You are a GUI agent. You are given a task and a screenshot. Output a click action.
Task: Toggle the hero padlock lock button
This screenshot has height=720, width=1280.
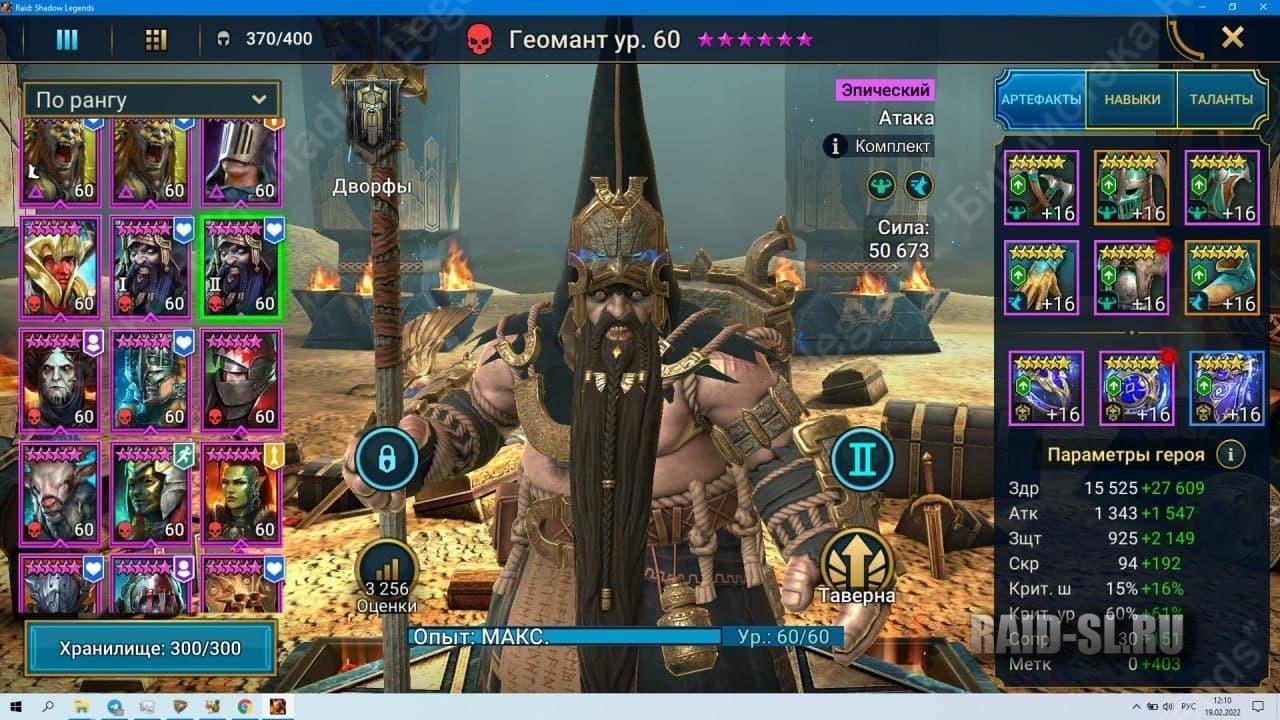coord(385,458)
